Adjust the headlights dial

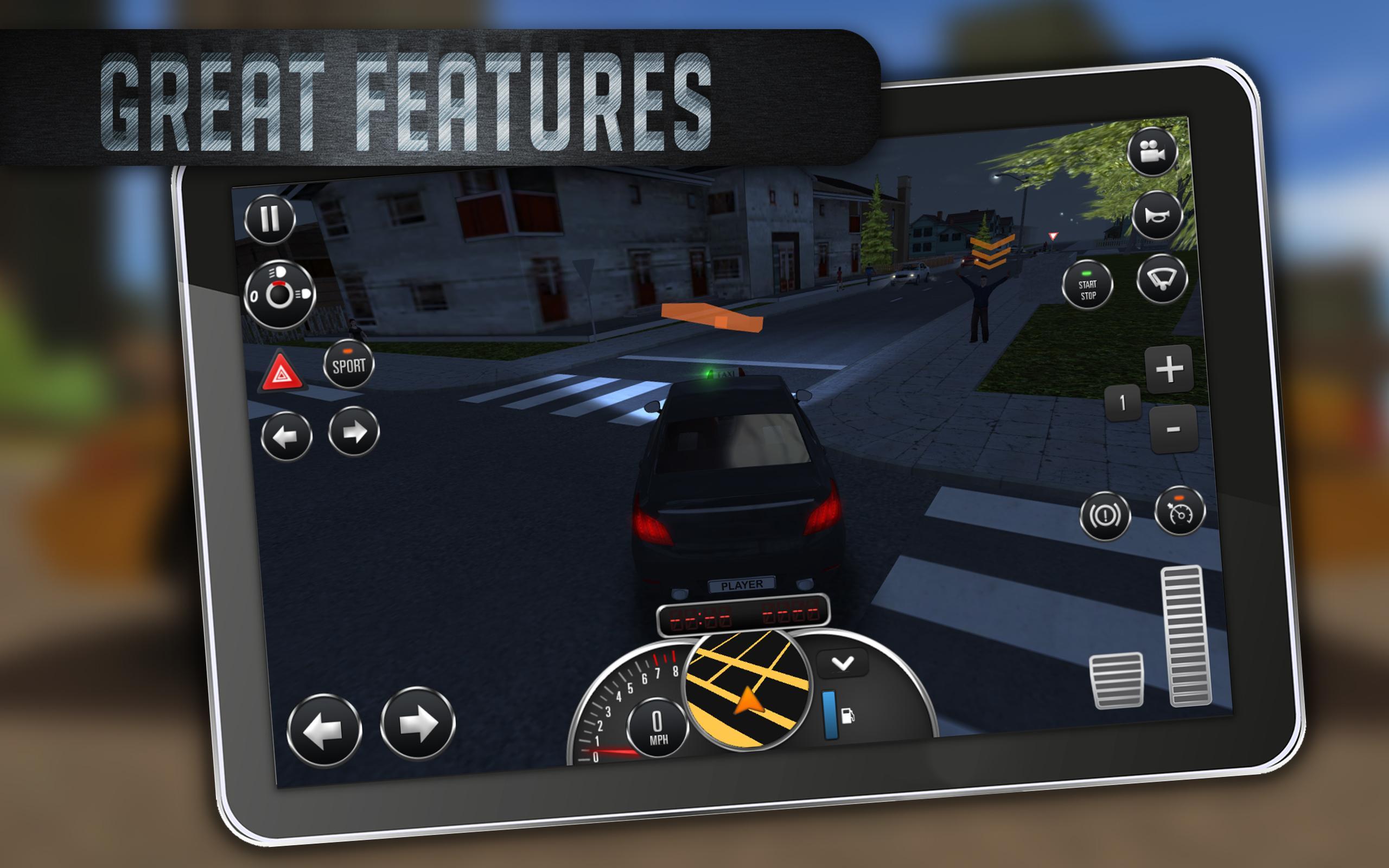pos(279,296)
